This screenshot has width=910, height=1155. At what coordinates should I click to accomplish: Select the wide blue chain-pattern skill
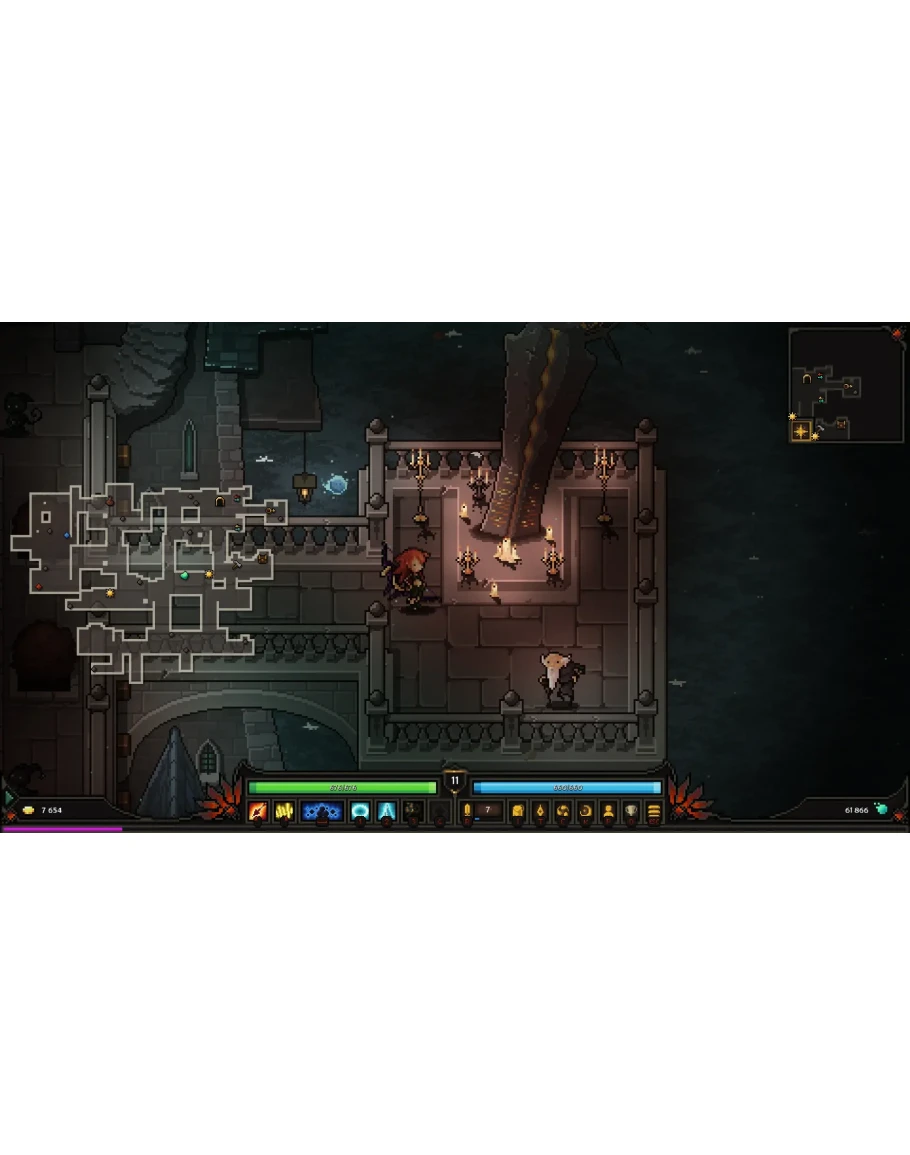322,812
